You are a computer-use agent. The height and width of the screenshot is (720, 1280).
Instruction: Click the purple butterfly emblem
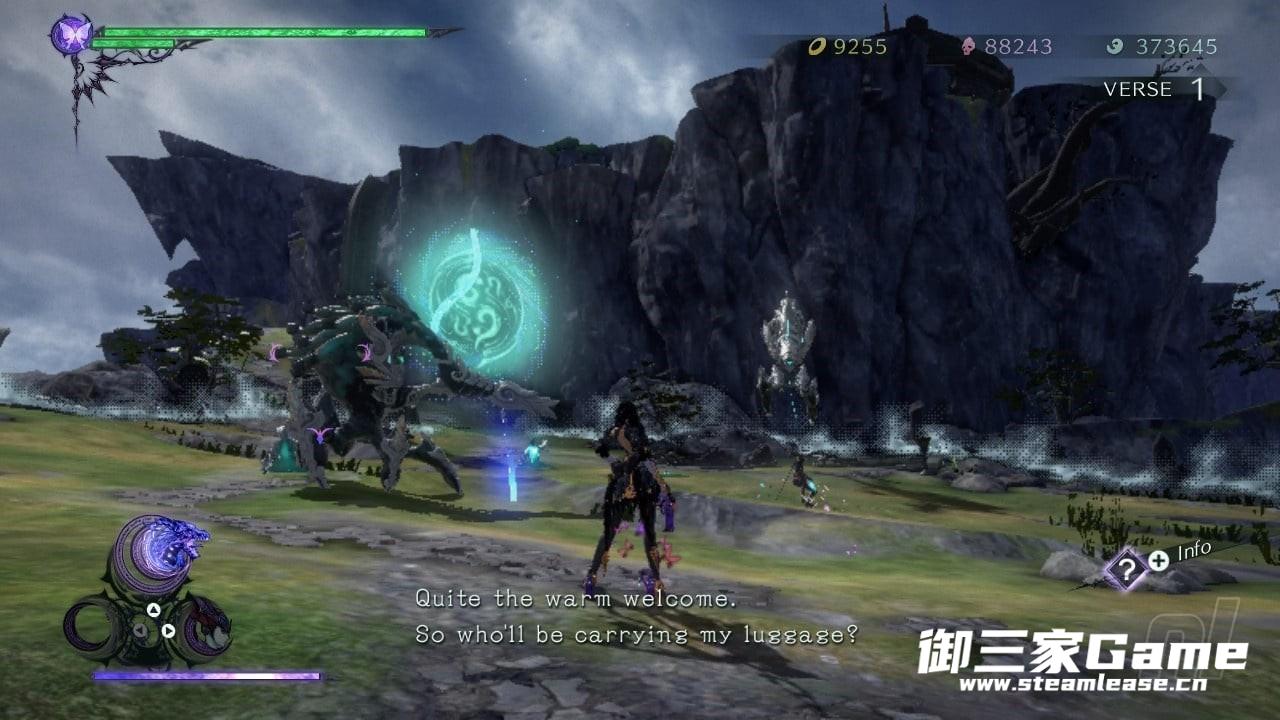tap(71, 35)
